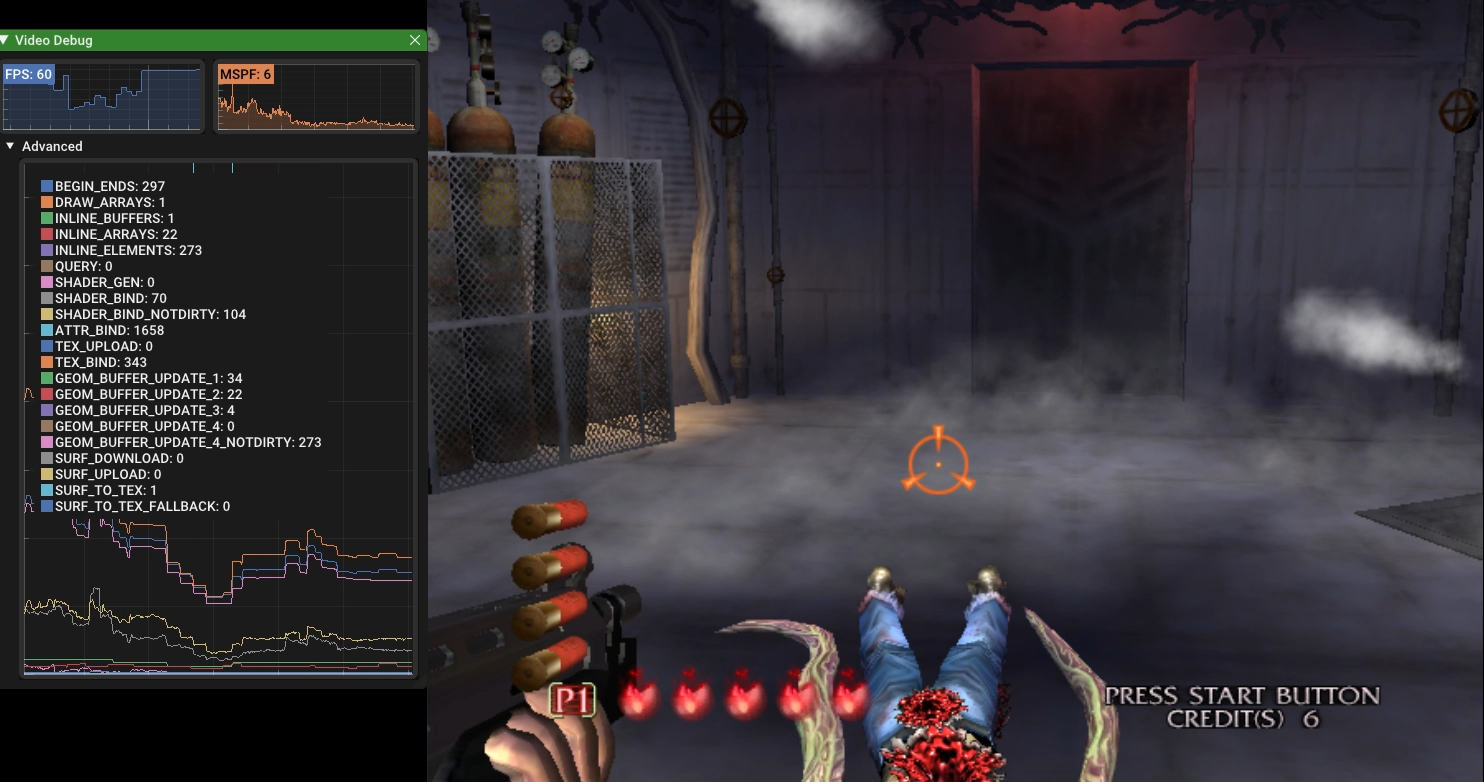The height and width of the screenshot is (782, 1484).
Task: Click the orange crosshair reticle
Action: click(x=938, y=463)
